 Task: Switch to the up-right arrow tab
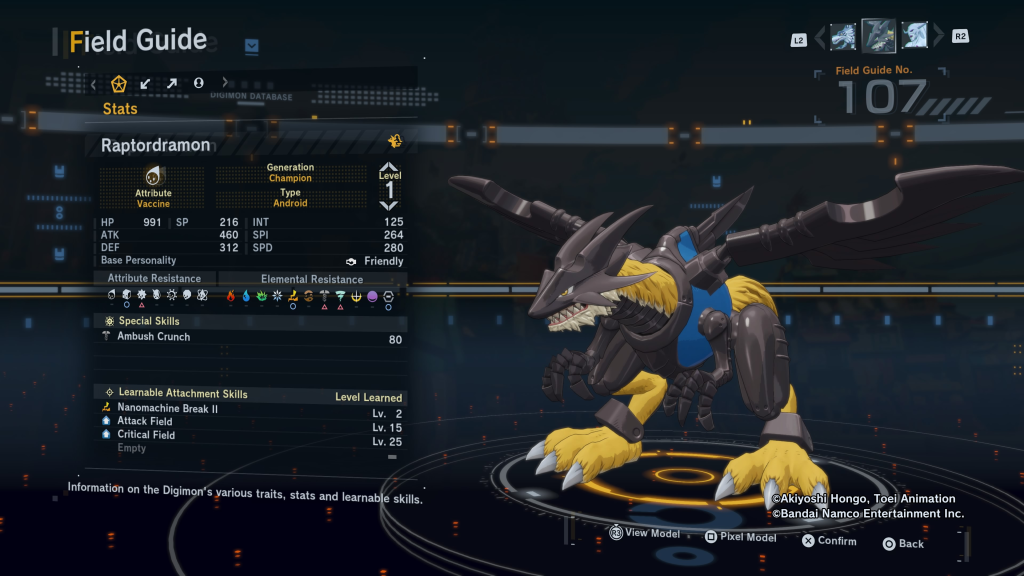(x=172, y=83)
